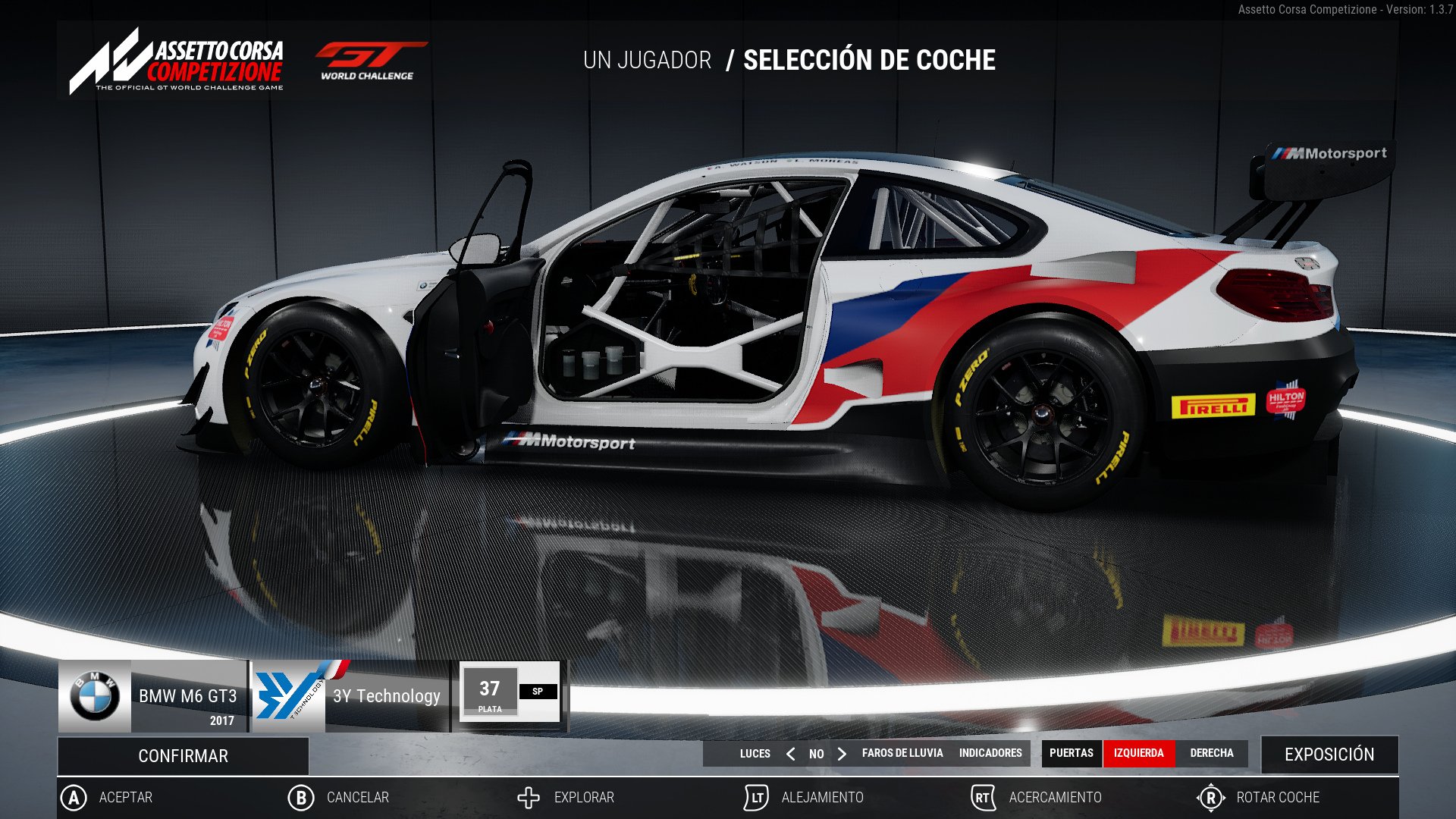Click the RT Acercamiento zoom-in icon
This screenshot has width=1456, height=819.
(982, 797)
